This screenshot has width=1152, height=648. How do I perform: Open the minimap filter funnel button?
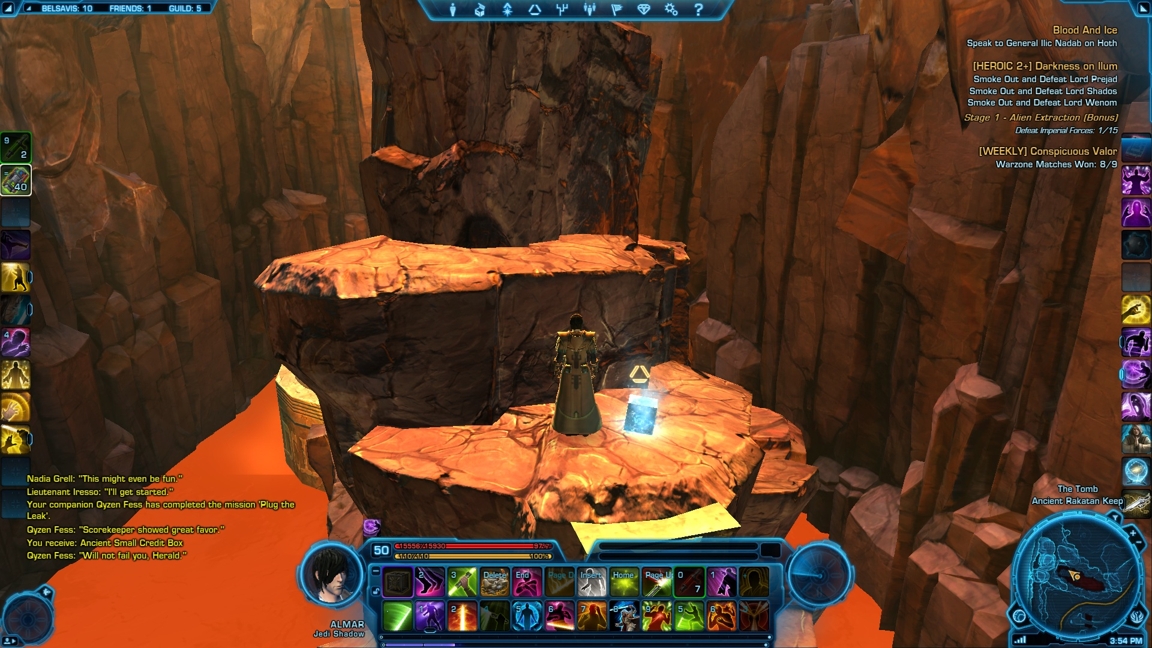(1114, 519)
